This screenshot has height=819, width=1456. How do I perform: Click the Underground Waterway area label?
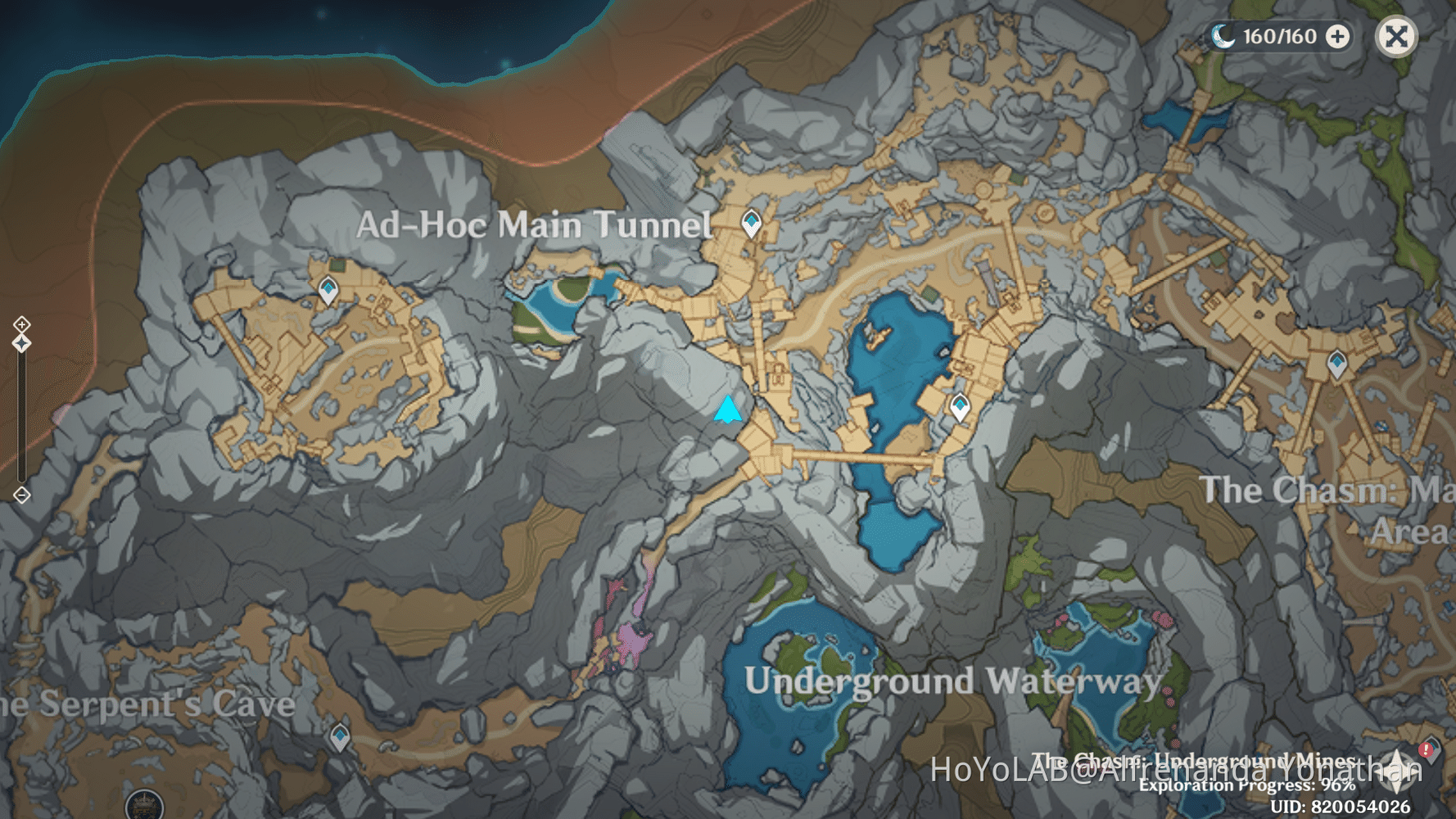coord(954,679)
